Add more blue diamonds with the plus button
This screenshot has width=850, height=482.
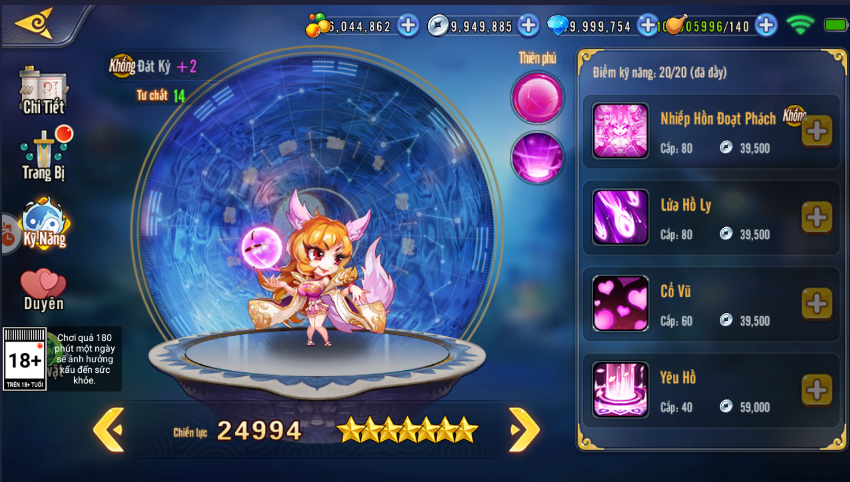(648, 25)
